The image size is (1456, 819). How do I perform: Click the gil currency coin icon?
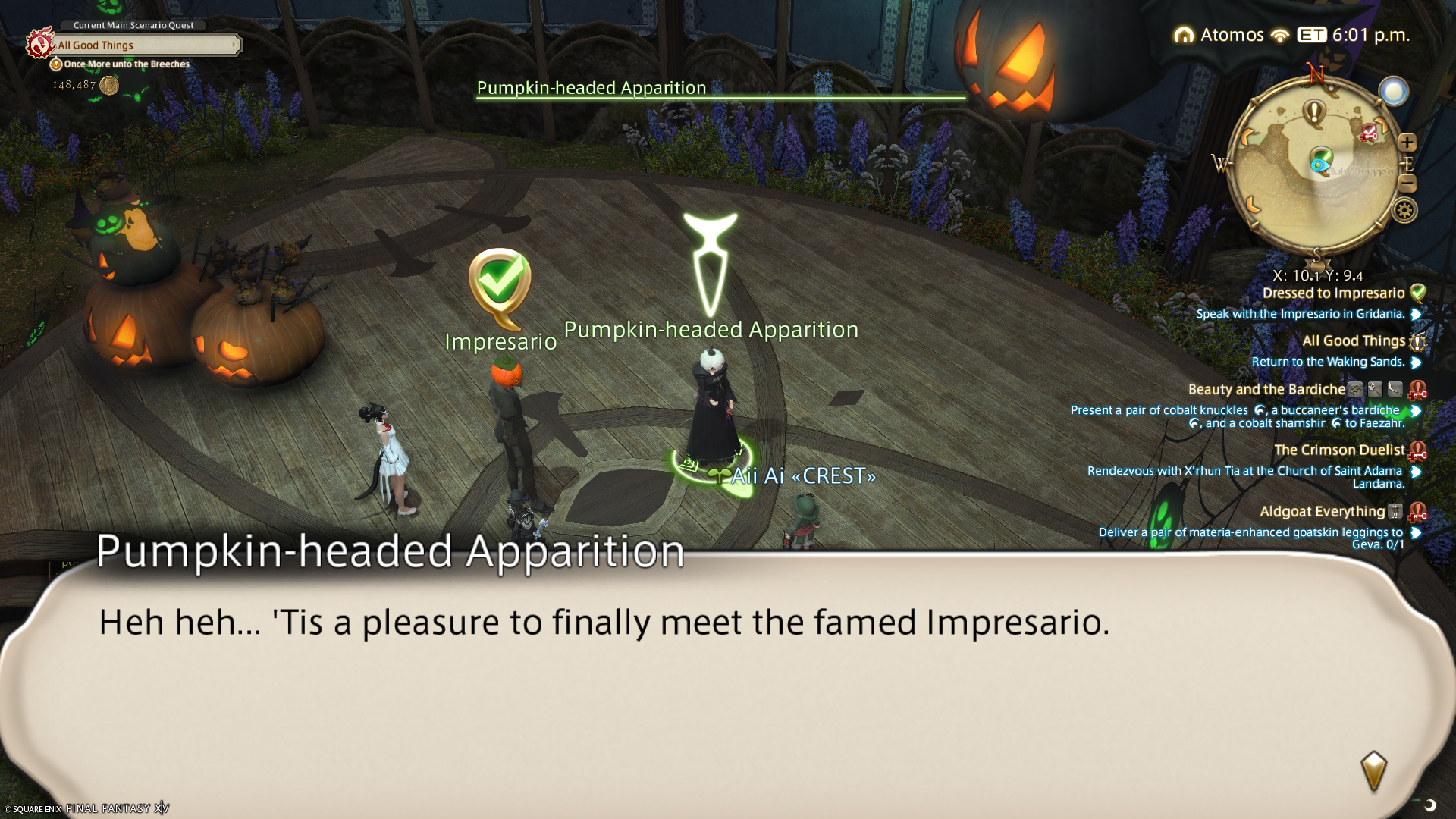click(x=109, y=85)
